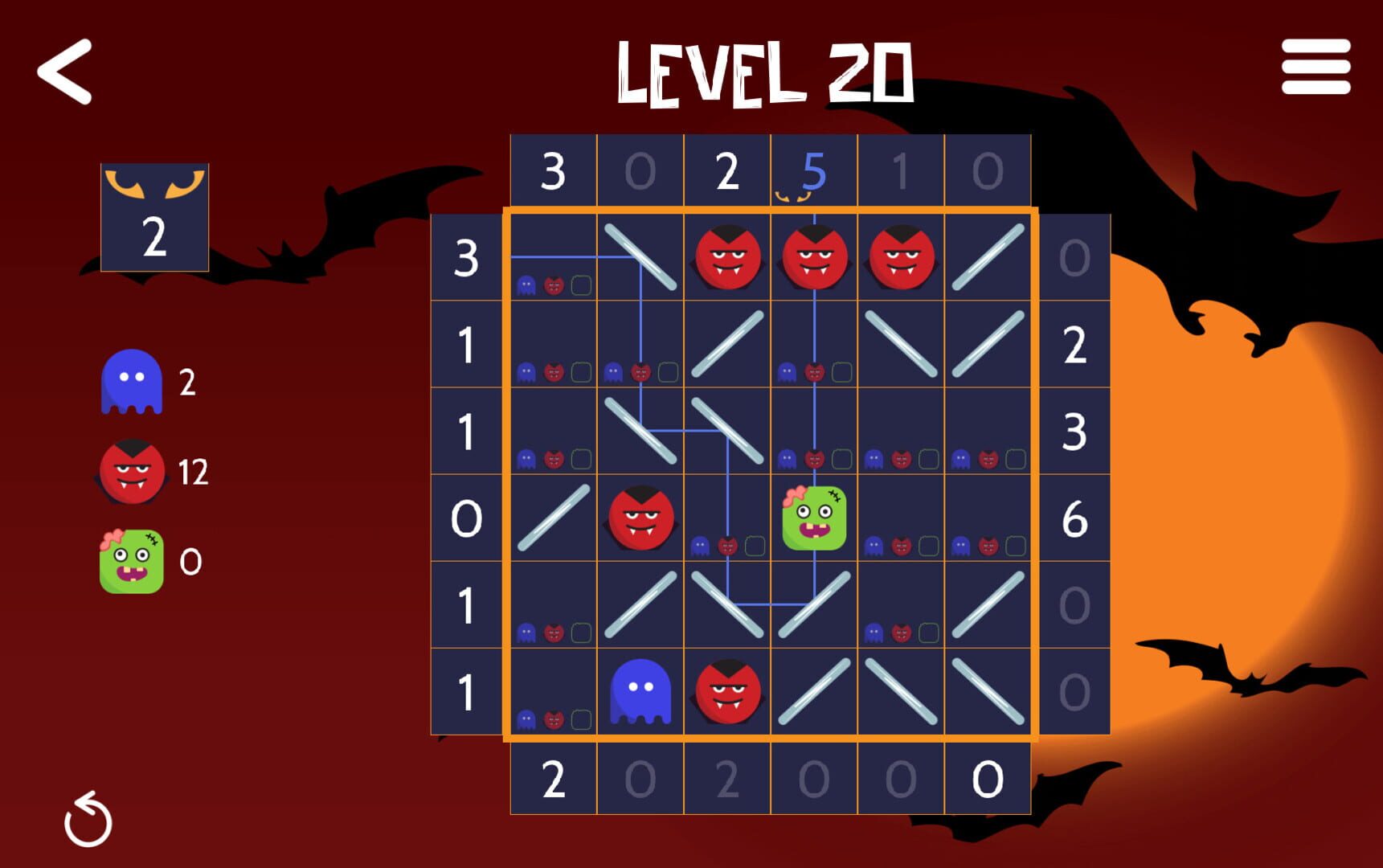Click the highlighted blue 5 column clue
Screen dimensions: 1383x868
pos(813,170)
